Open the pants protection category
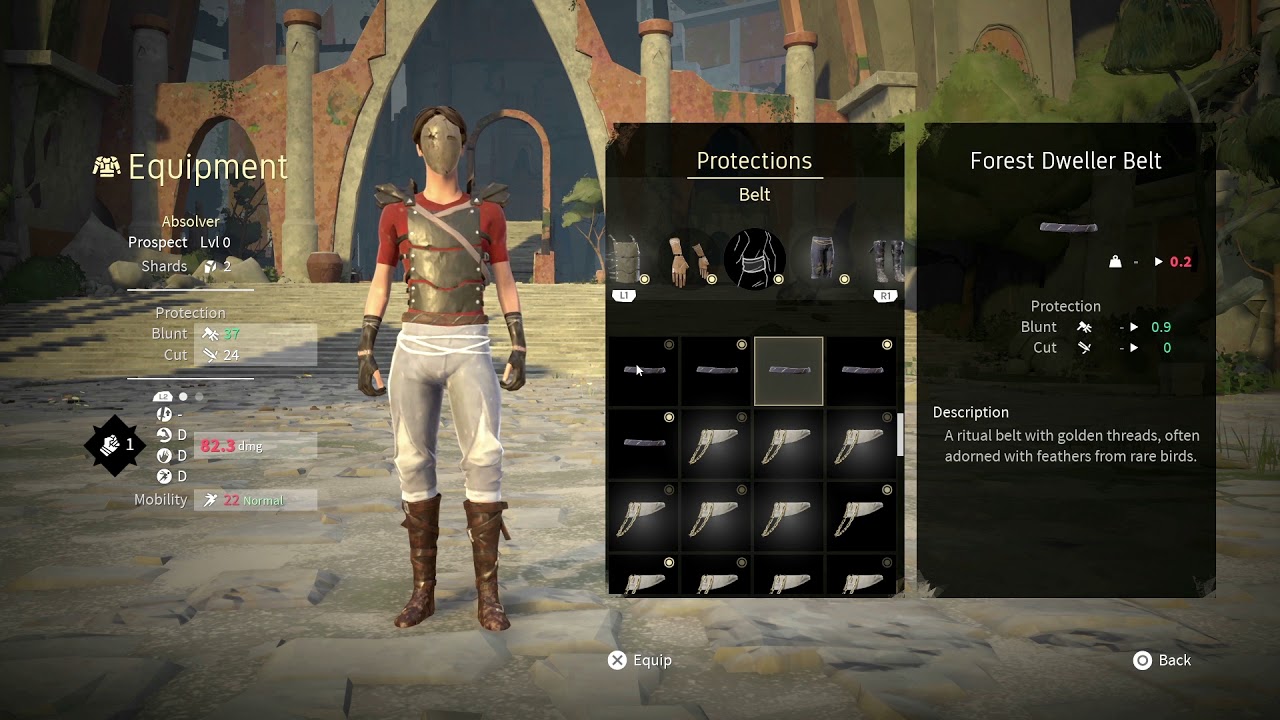This screenshot has height=720, width=1280. click(821, 260)
